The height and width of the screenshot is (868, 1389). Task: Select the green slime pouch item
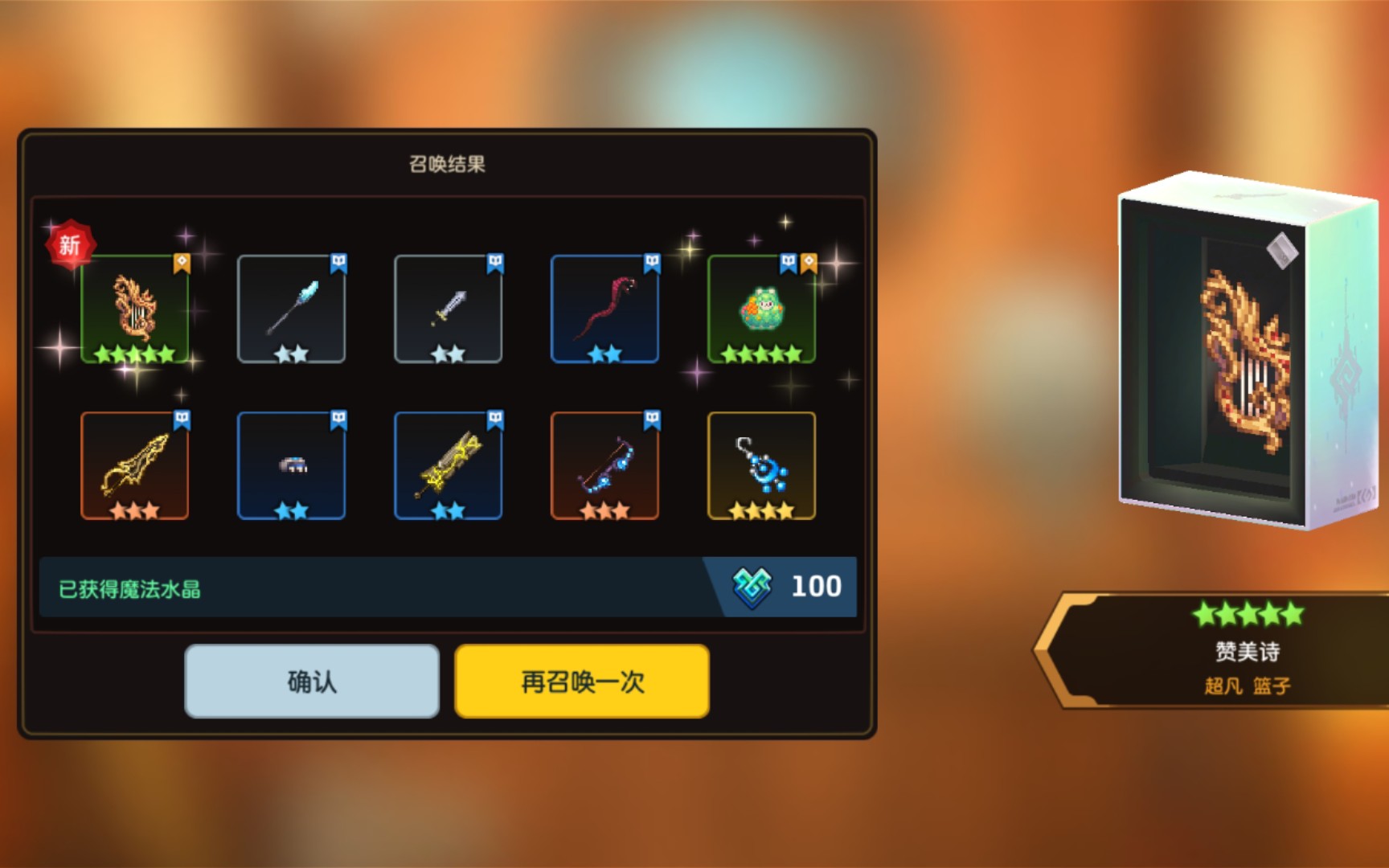761,309
